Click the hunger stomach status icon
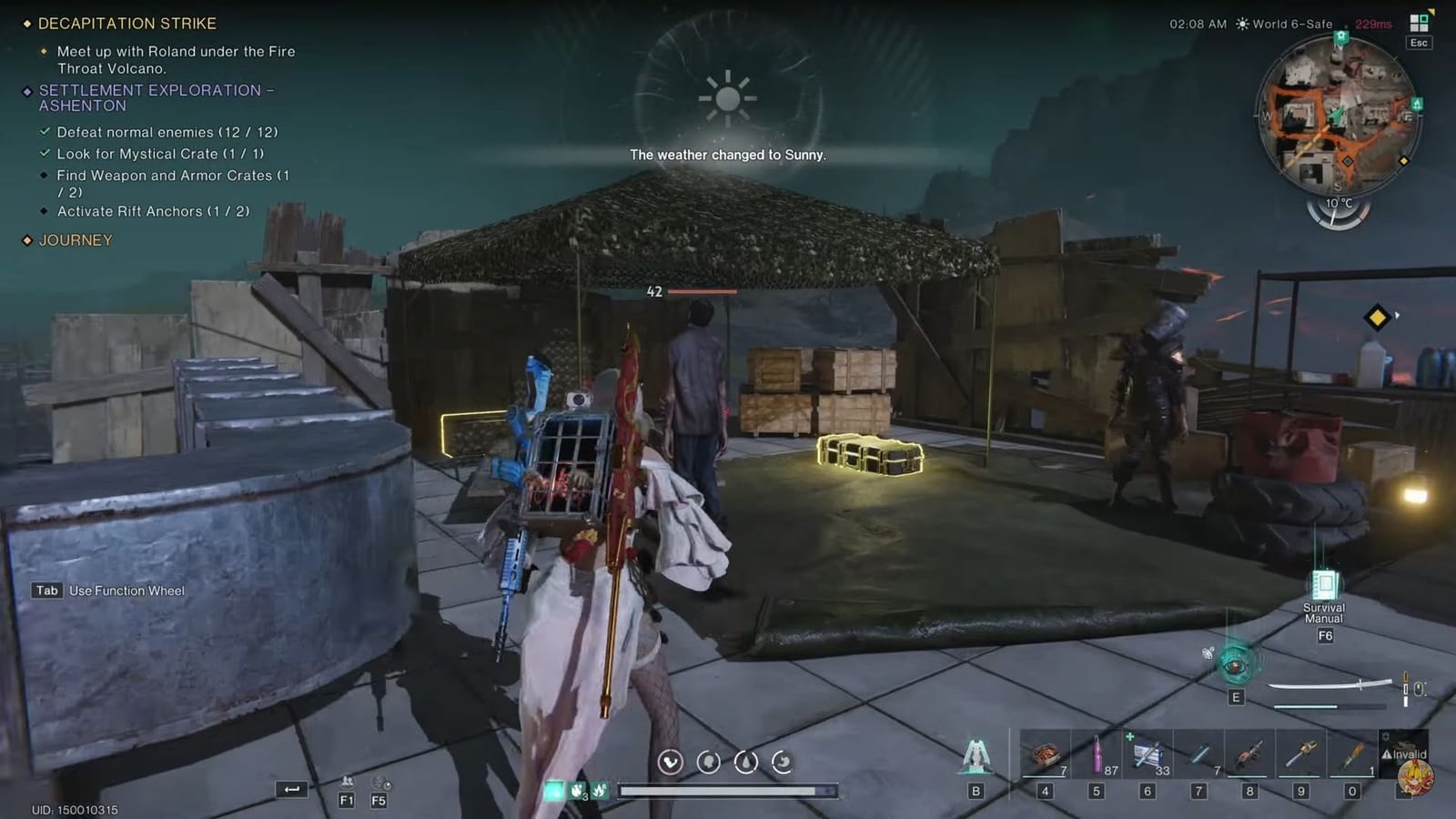 [782, 763]
